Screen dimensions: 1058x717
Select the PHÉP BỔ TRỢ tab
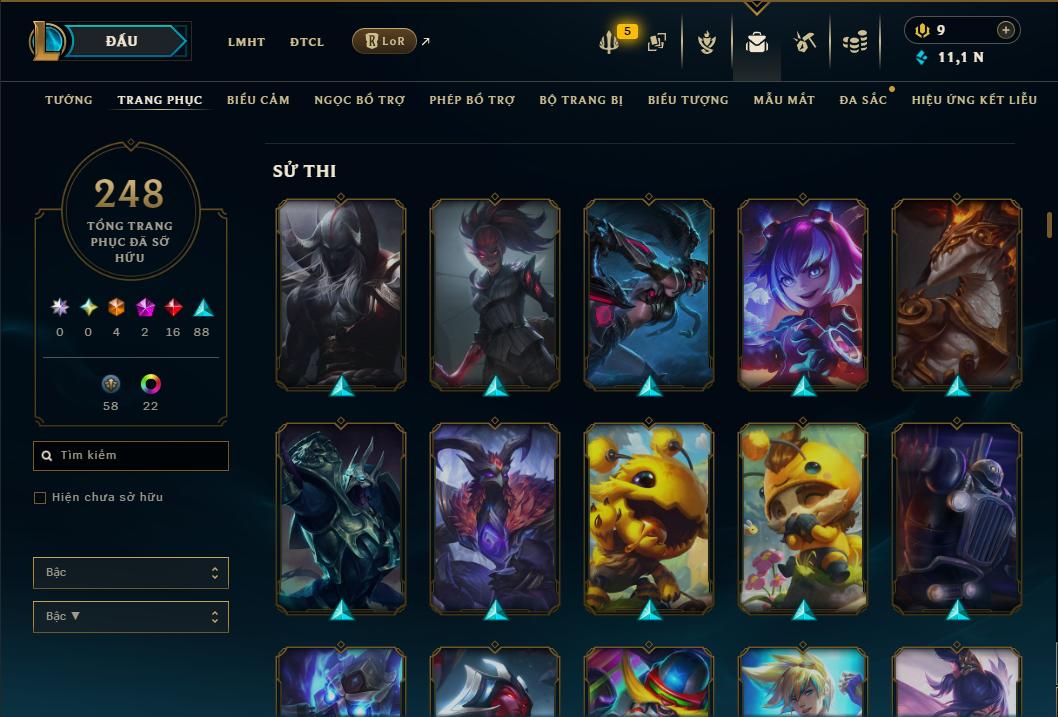tap(472, 100)
